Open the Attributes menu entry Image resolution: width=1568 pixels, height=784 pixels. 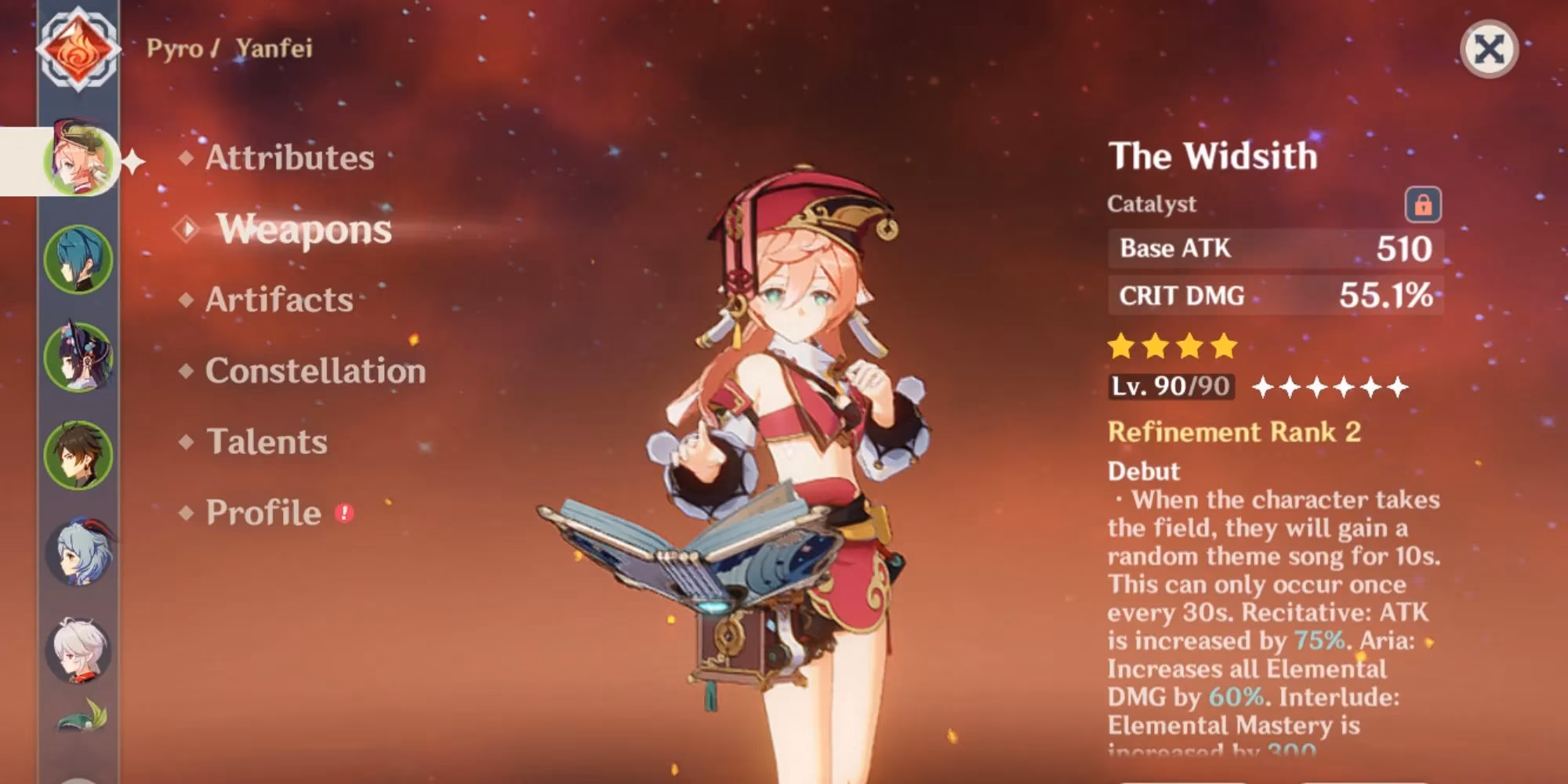(289, 158)
